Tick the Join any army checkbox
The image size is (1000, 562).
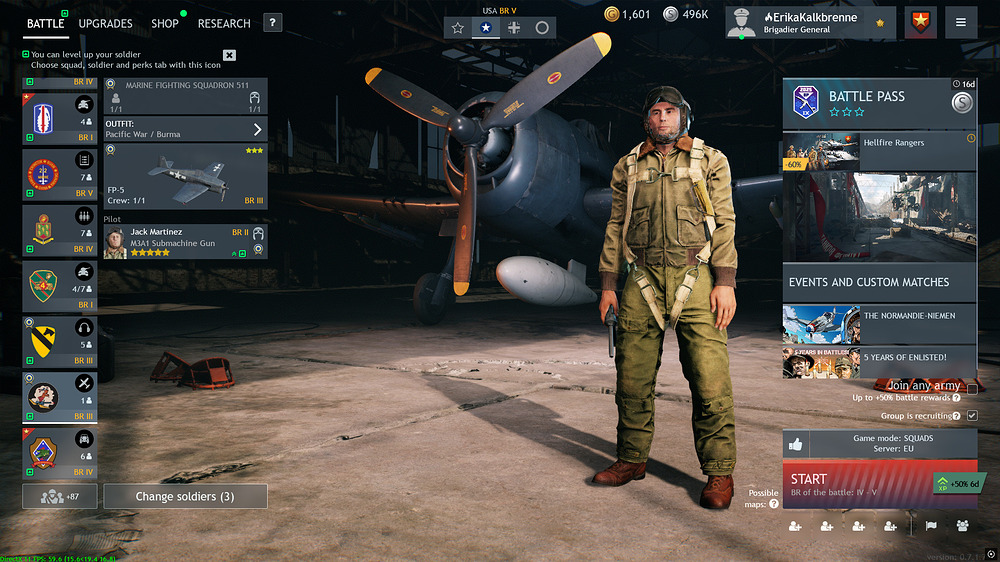(x=972, y=389)
